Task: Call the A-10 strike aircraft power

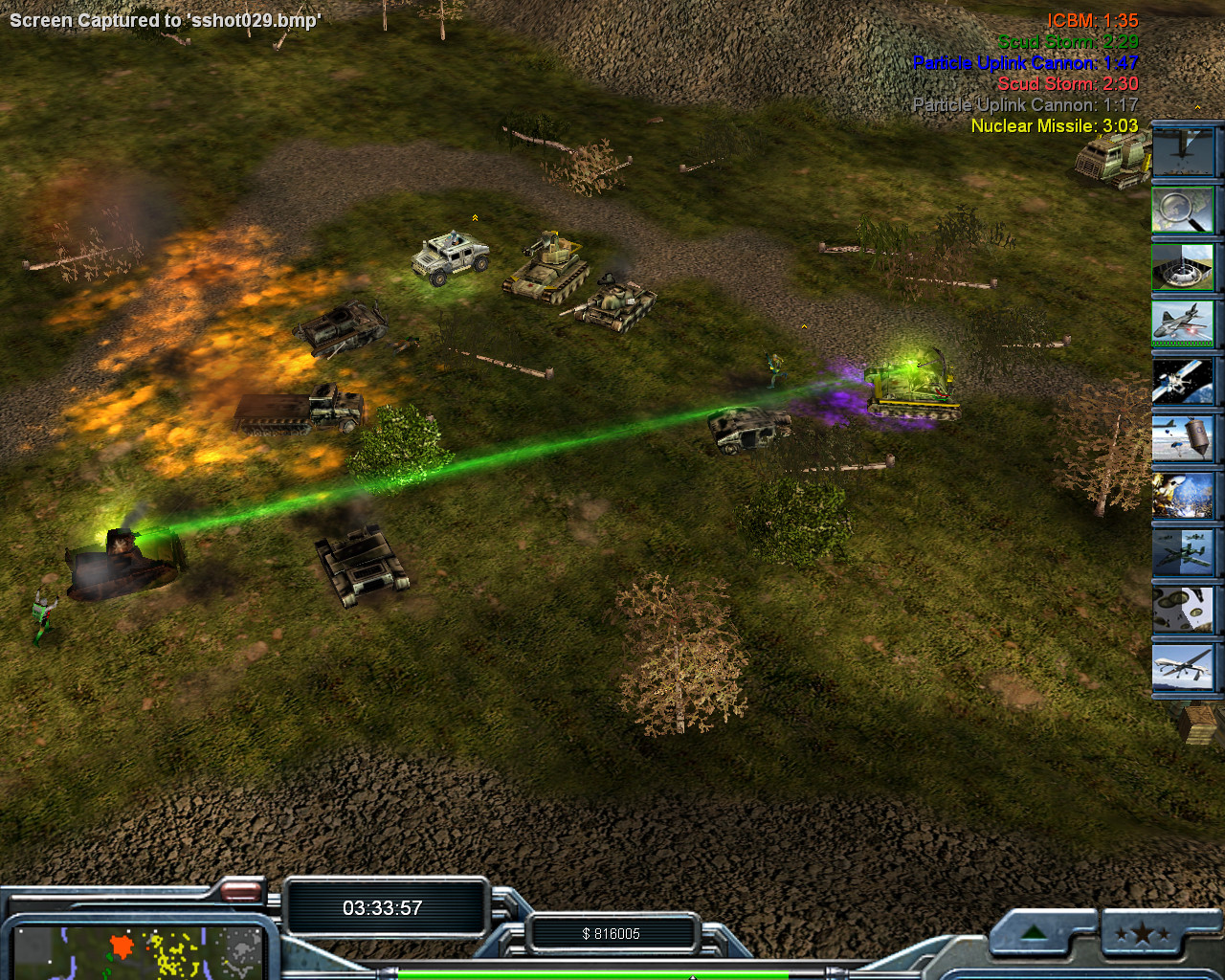Action: [1183, 552]
